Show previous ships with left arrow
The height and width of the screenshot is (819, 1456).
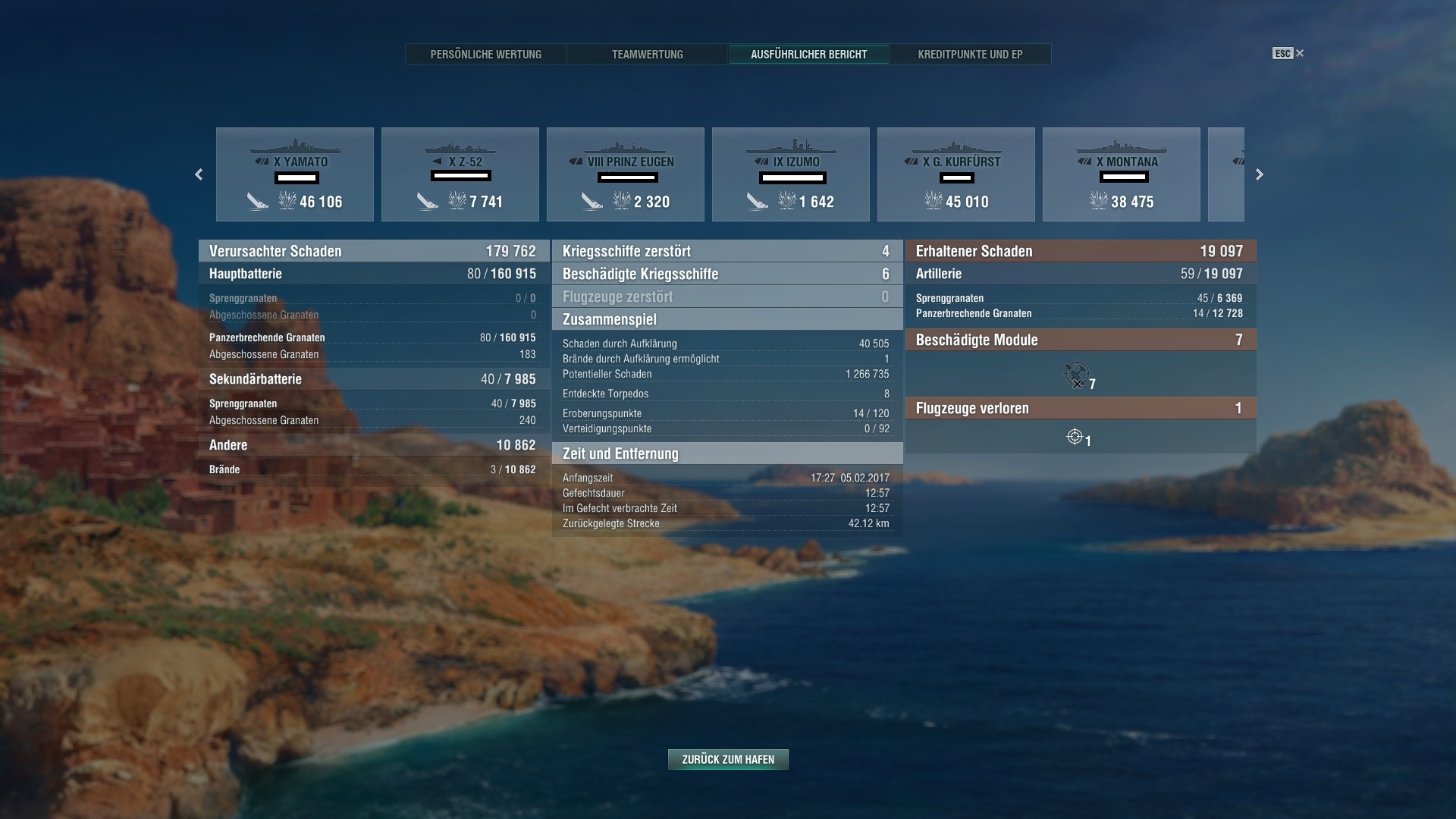[x=199, y=174]
